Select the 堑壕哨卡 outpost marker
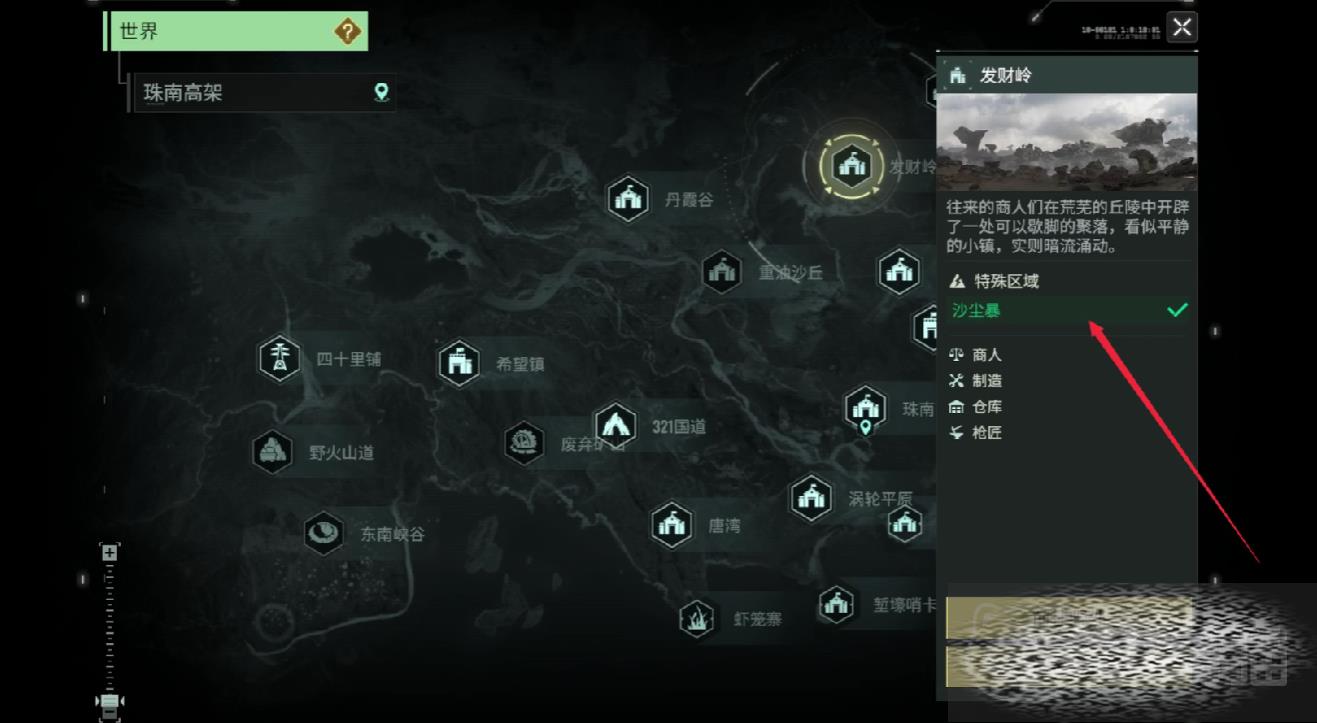This screenshot has width=1317, height=723. coord(836,604)
